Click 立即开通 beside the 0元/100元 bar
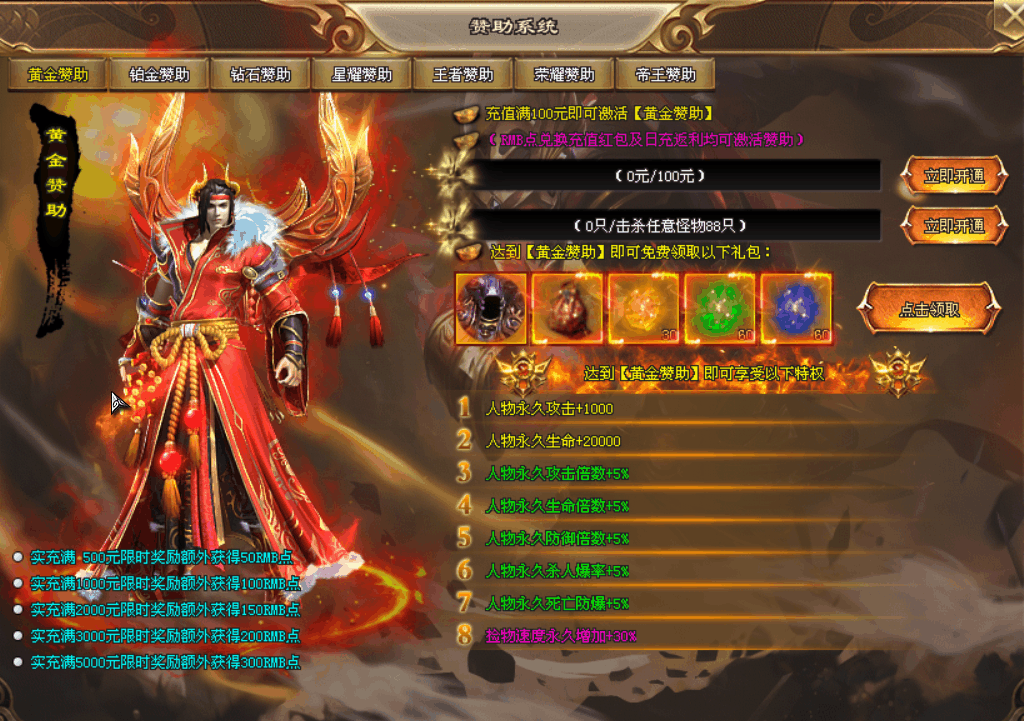This screenshot has height=721, width=1024. [x=953, y=176]
